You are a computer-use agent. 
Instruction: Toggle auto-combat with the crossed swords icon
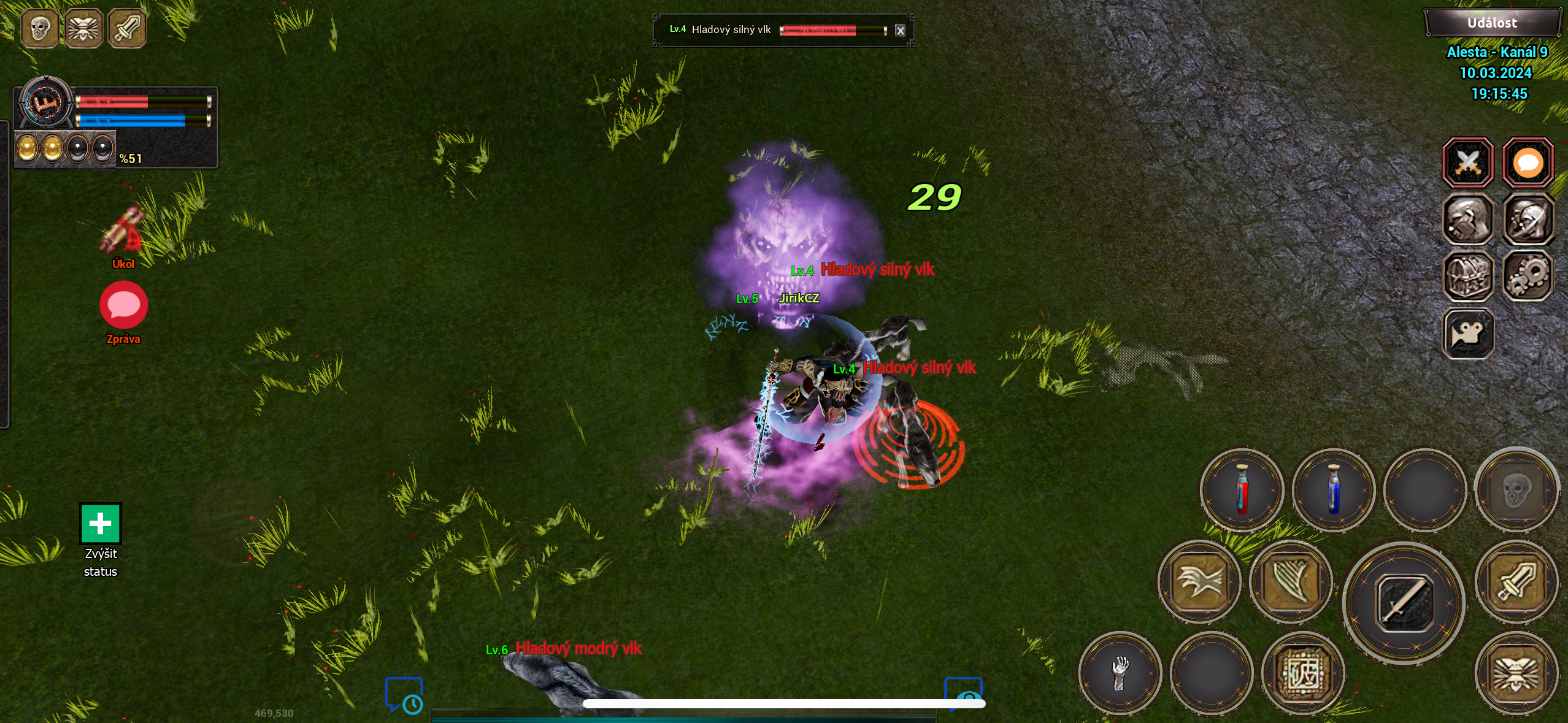point(1470,162)
